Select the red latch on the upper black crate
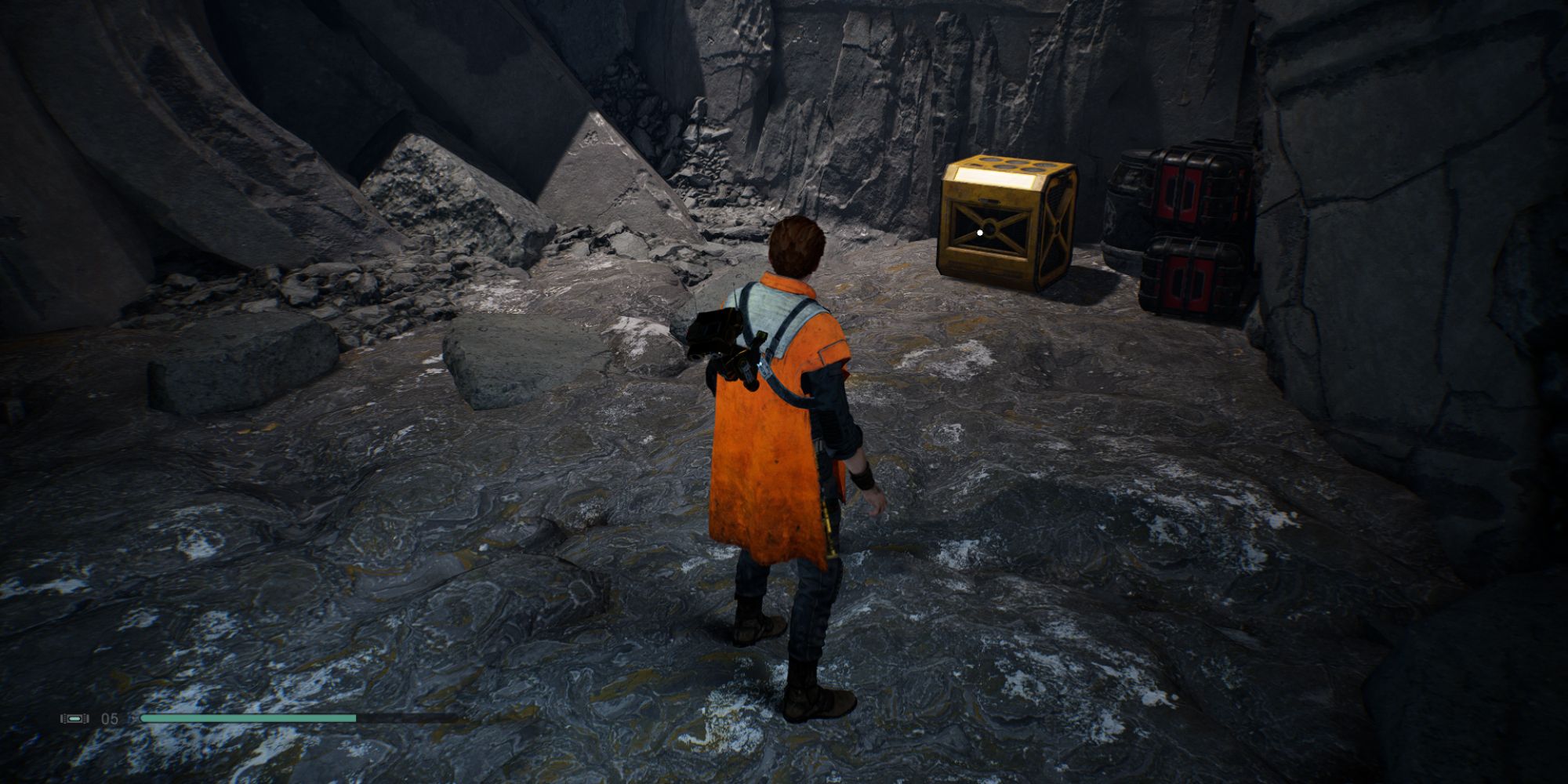Image resolution: width=1568 pixels, height=784 pixels. click(1180, 193)
